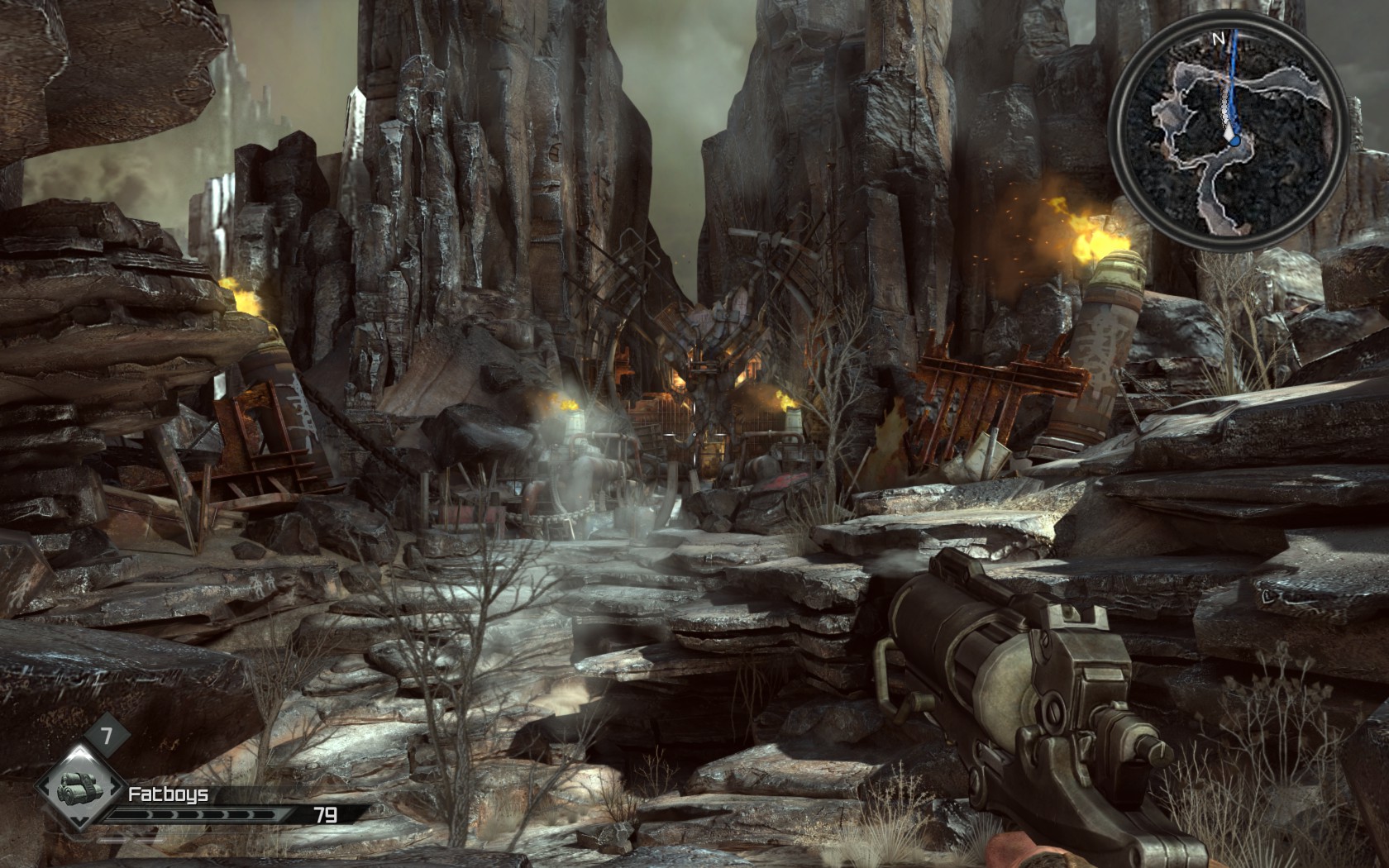Select the Fatboys ammo icon
The image size is (1389, 868).
click(x=79, y=788)
